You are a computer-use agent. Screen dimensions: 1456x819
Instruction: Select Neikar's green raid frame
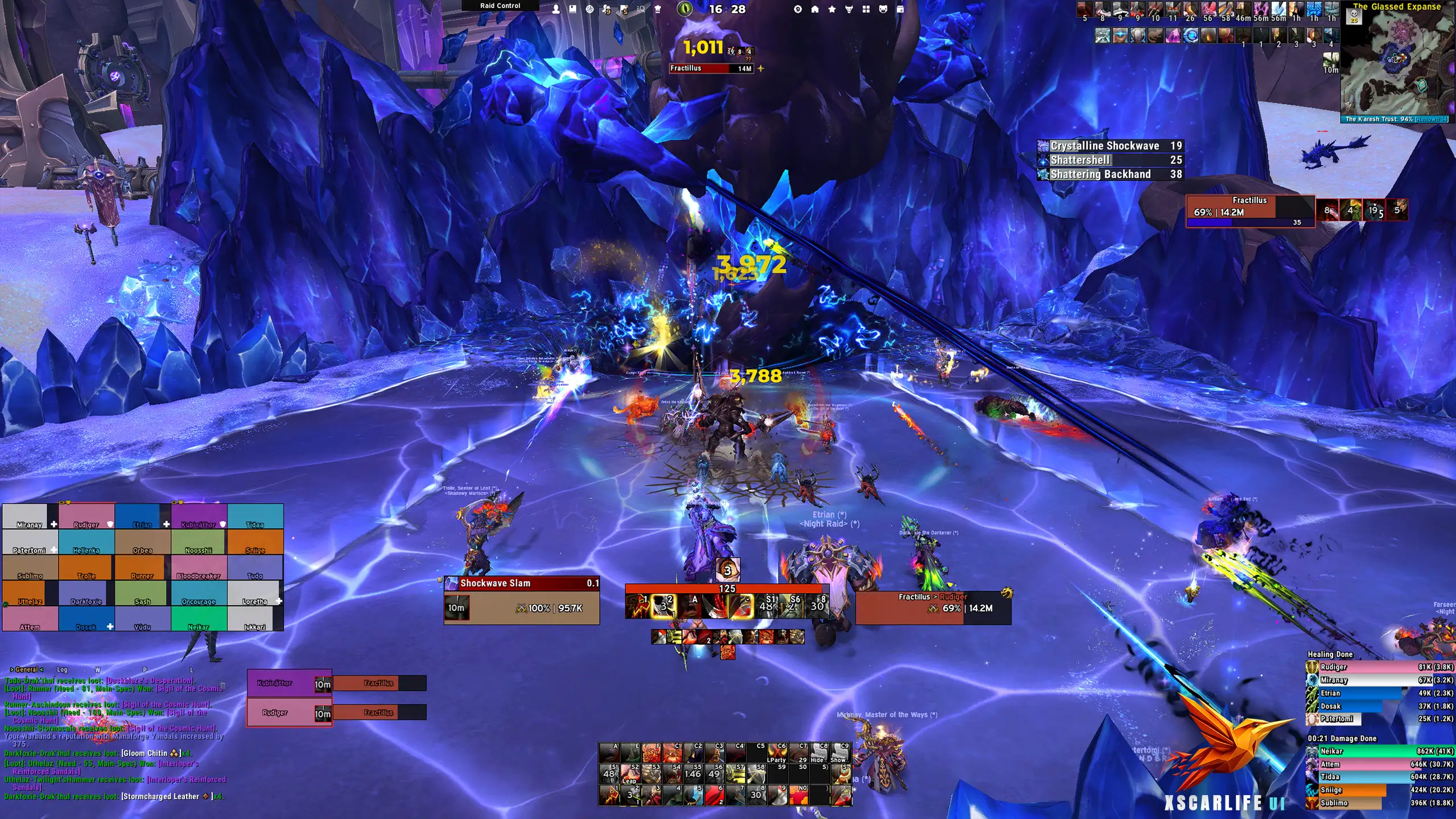pos(199,619)
